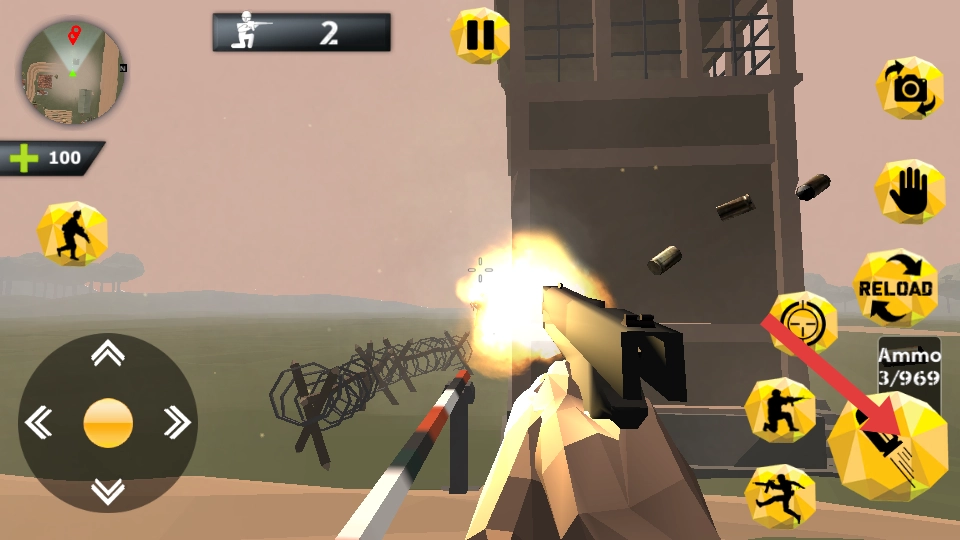Move backward with the down arrow
The width and height of the screenshot is (960, 540).
click(108, 491)
